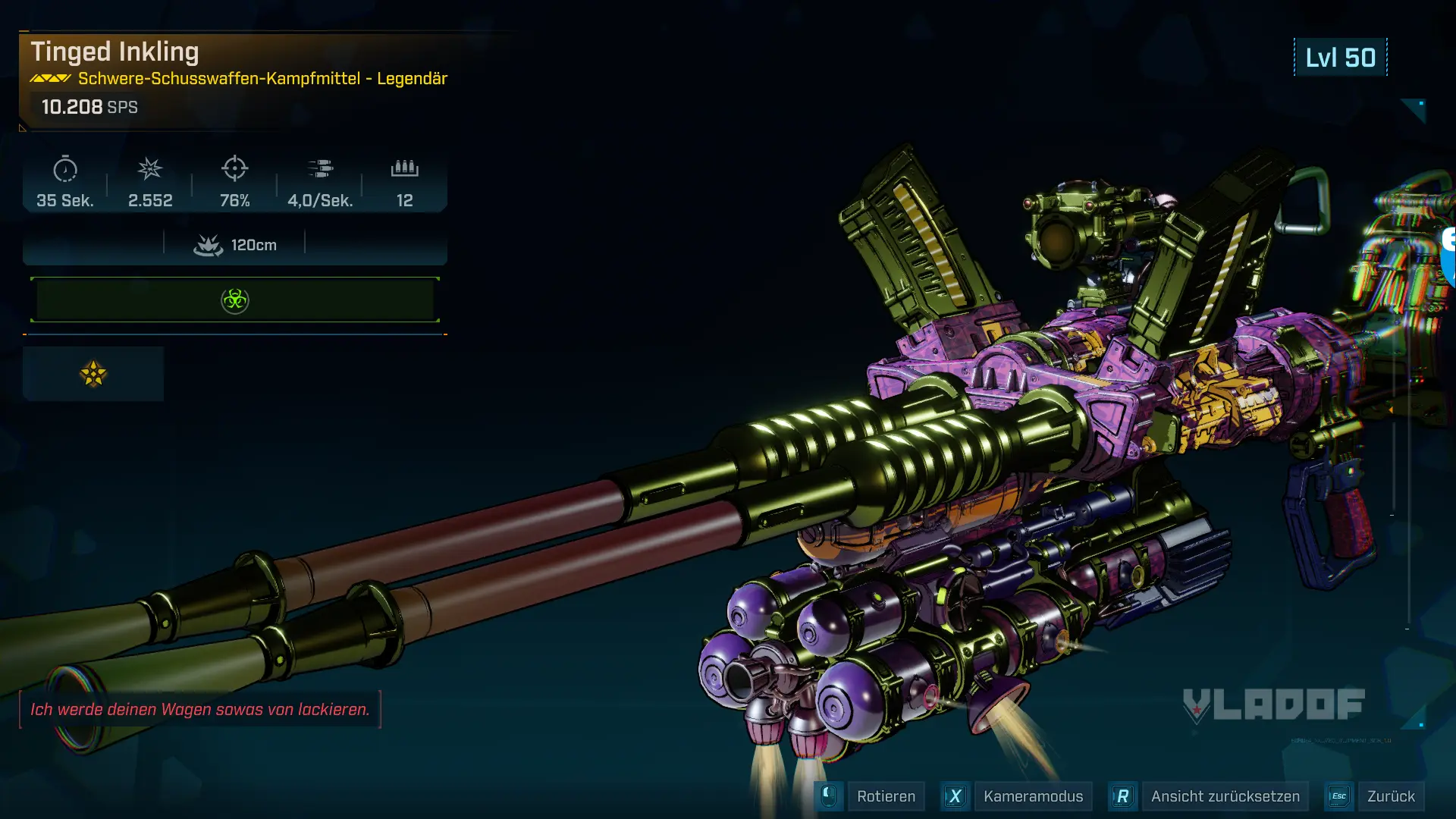The height and width of the screenshot is (819, 1456).
Task: Select Ansicht zurücksetzen to reset the view
Action: (x=1225, y=796)
